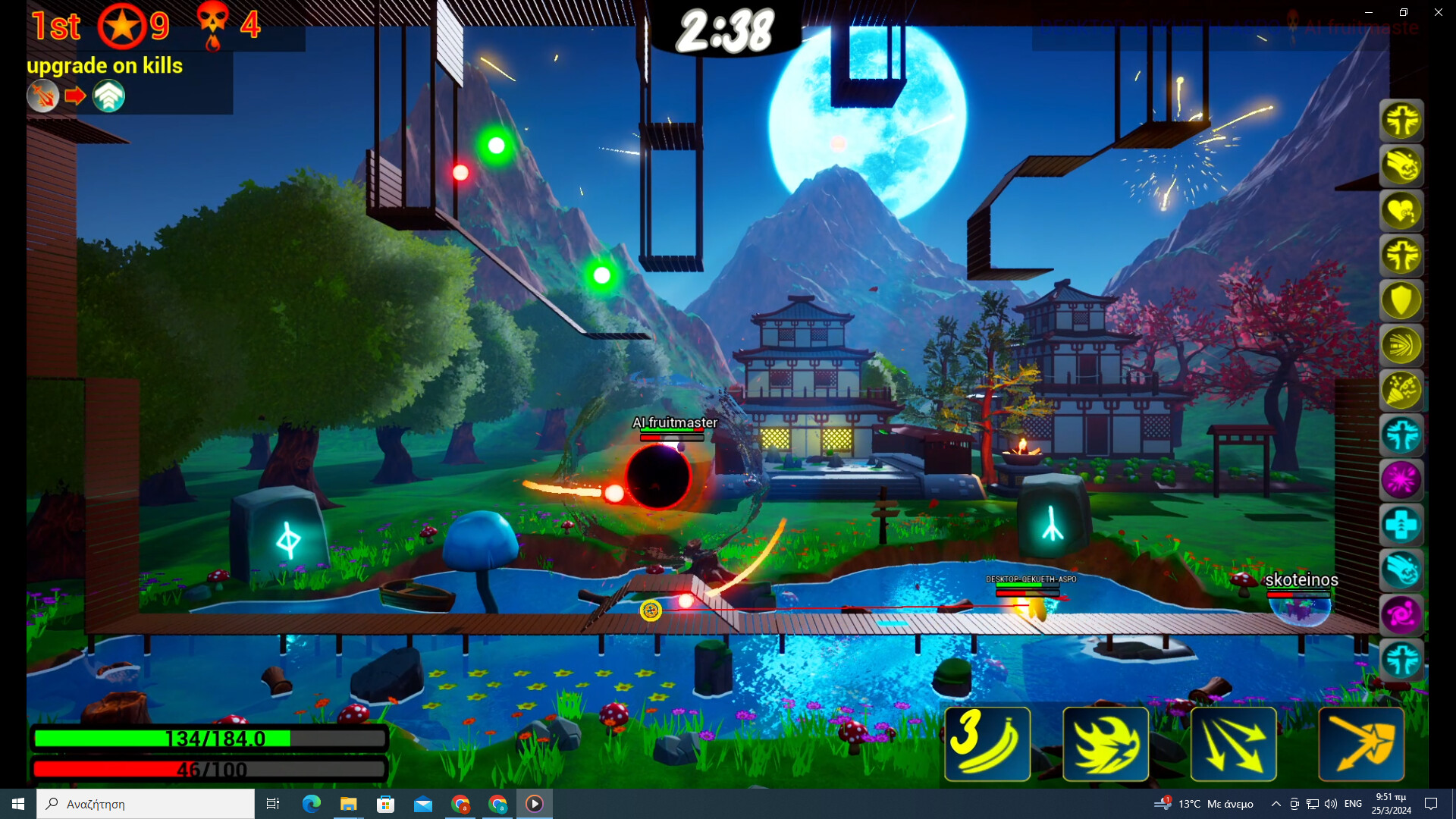
Task: Select the banana throw ability showing 3 charges
Action: pos(987,744)
